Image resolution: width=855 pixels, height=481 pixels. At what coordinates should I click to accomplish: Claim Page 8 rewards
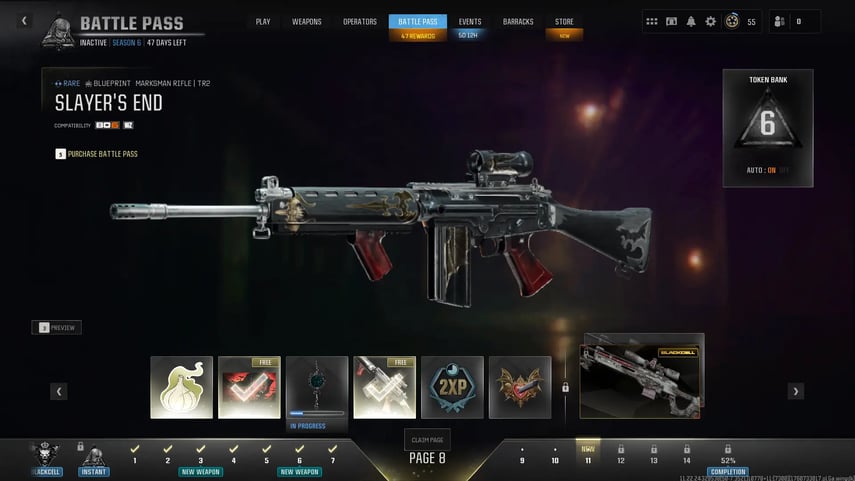click(x=427, y=439)
